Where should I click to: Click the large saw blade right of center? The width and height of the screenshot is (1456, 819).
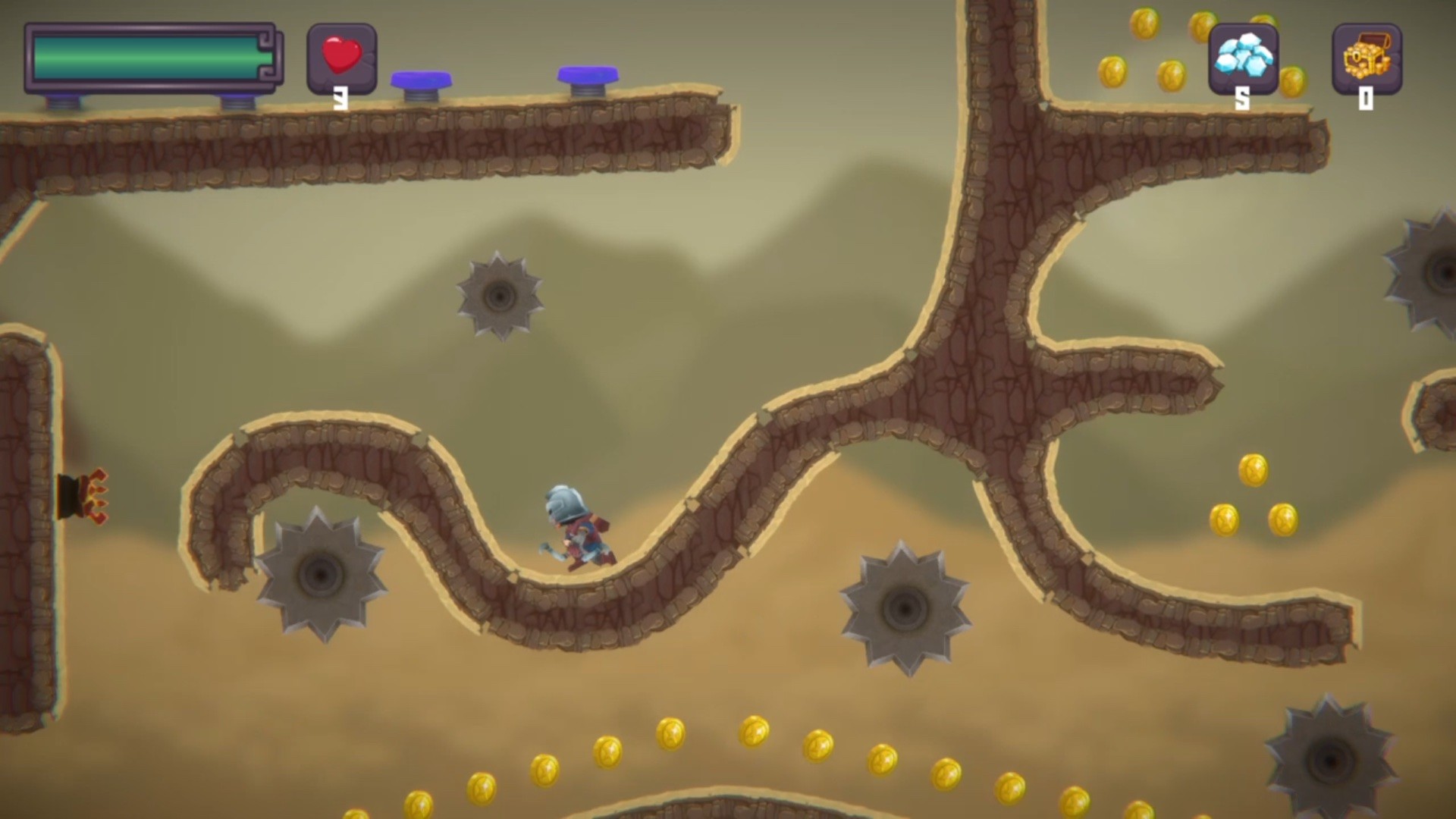click(x=902, y=607)
